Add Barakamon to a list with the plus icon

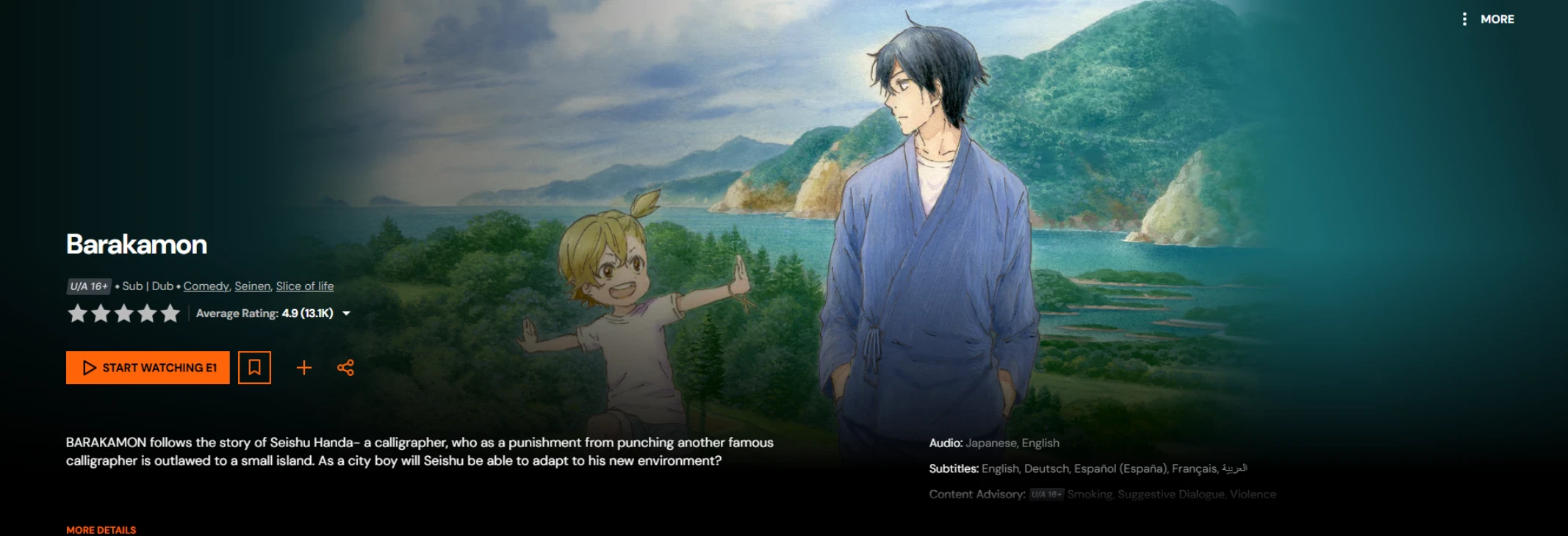click(x=303, y=367)
